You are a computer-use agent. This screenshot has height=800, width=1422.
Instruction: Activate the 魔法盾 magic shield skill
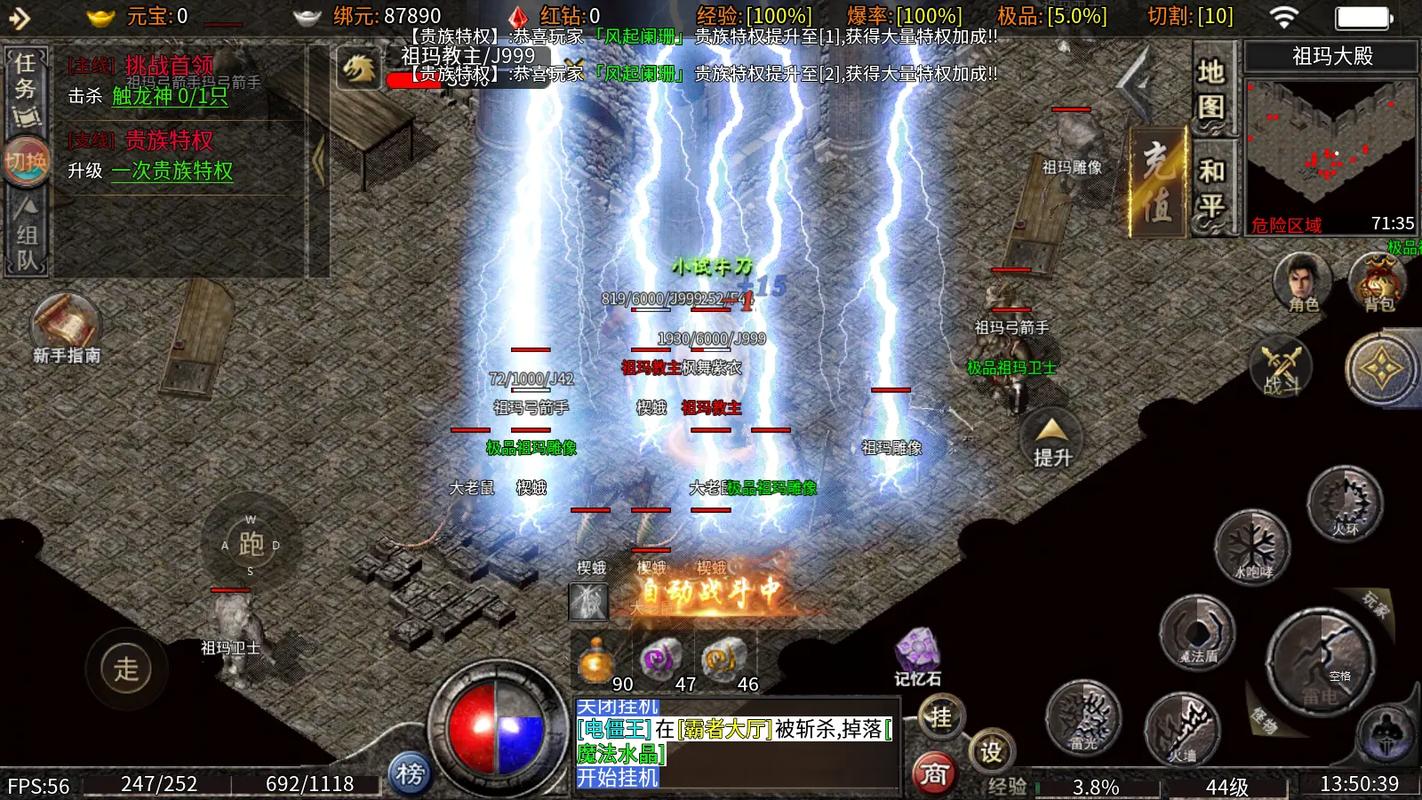point(1197,632)
